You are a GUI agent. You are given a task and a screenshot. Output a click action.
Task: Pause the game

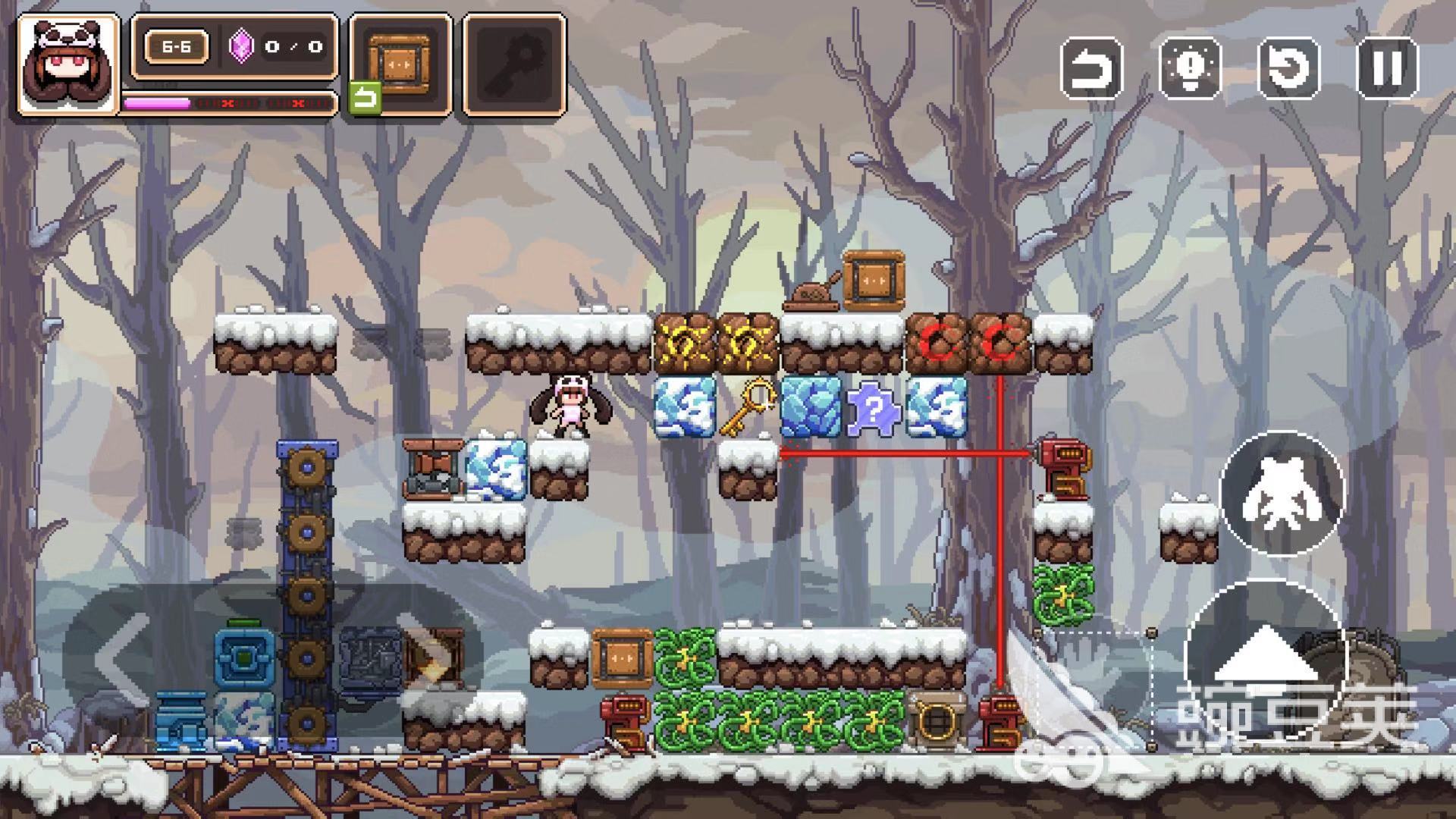(1386, 67)
